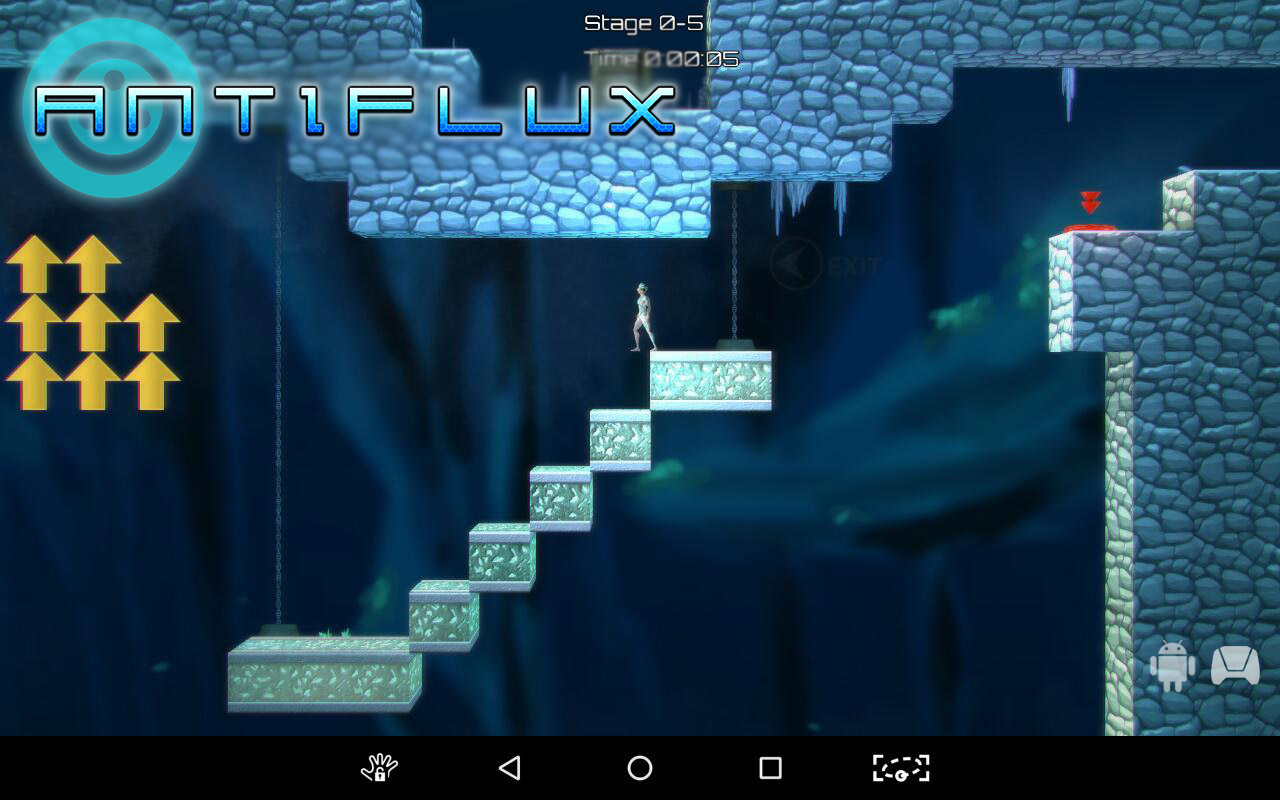Tap the hanging chain-suspended platform at bottom left

tap(320, 675)
